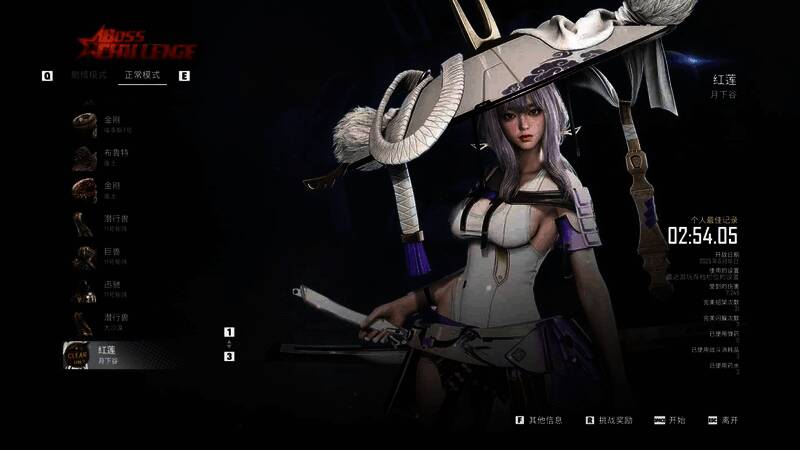This screenshot has width=800, height=450.
Task: Open the 挑战奖励 rewards
Action: (615, 421)
